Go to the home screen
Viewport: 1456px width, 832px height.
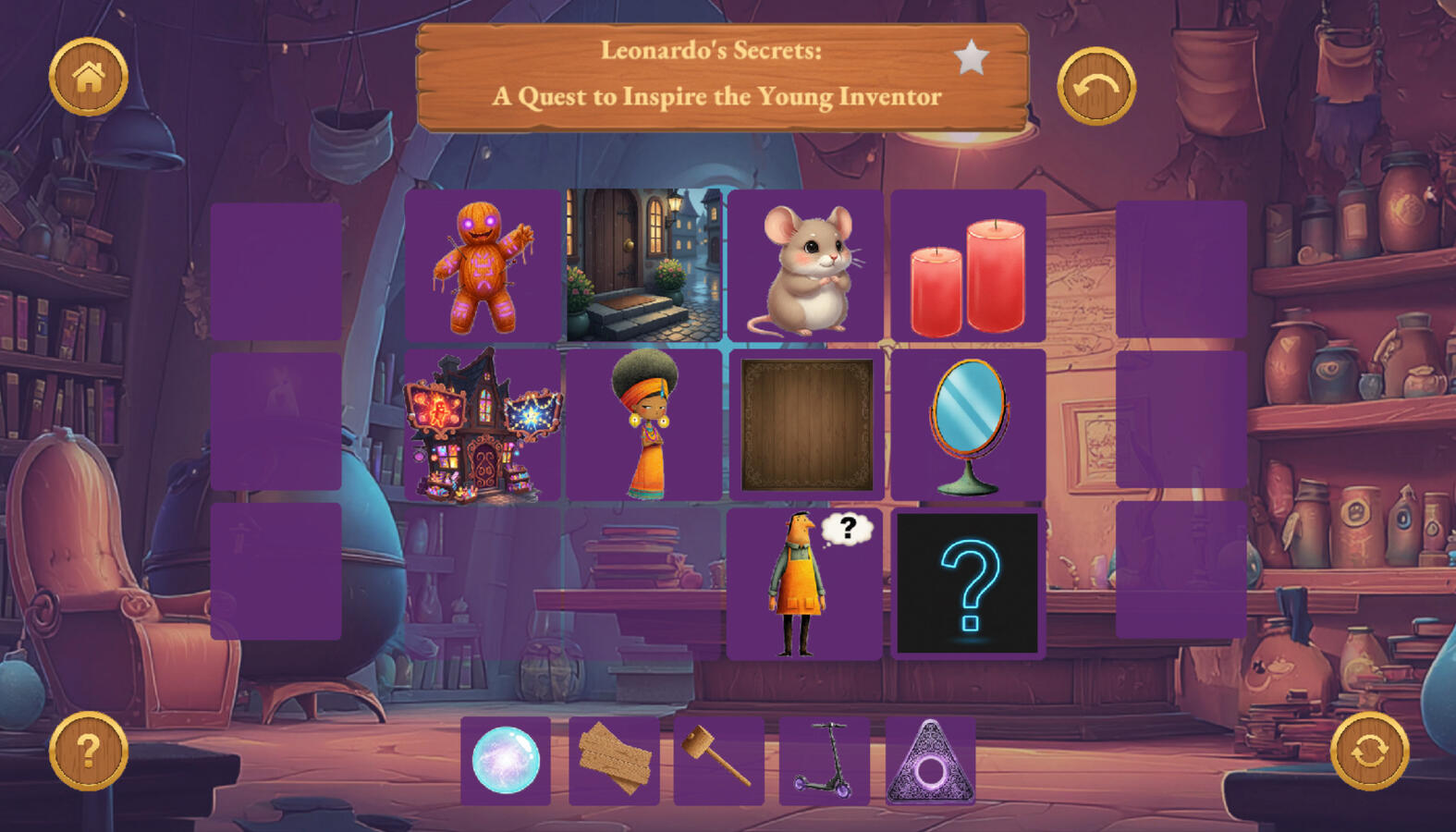(x=89, y=77)
